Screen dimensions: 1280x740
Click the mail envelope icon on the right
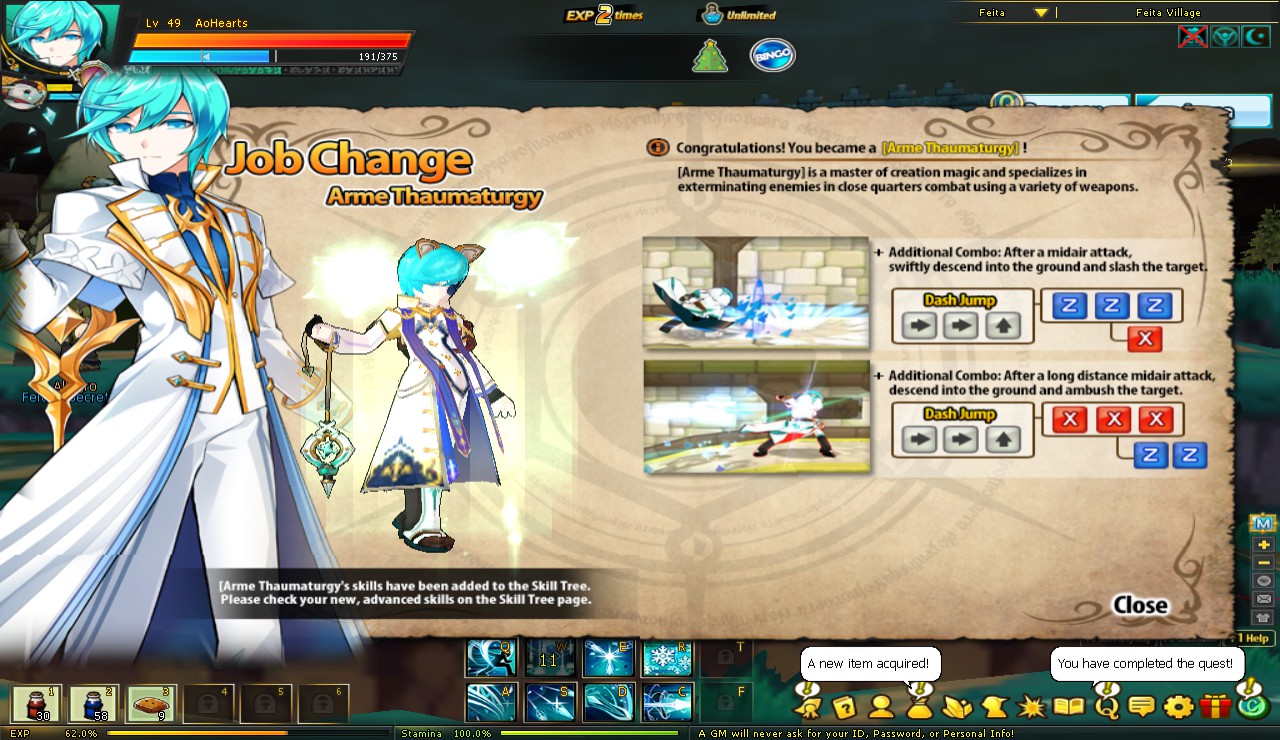[1261, 598]
